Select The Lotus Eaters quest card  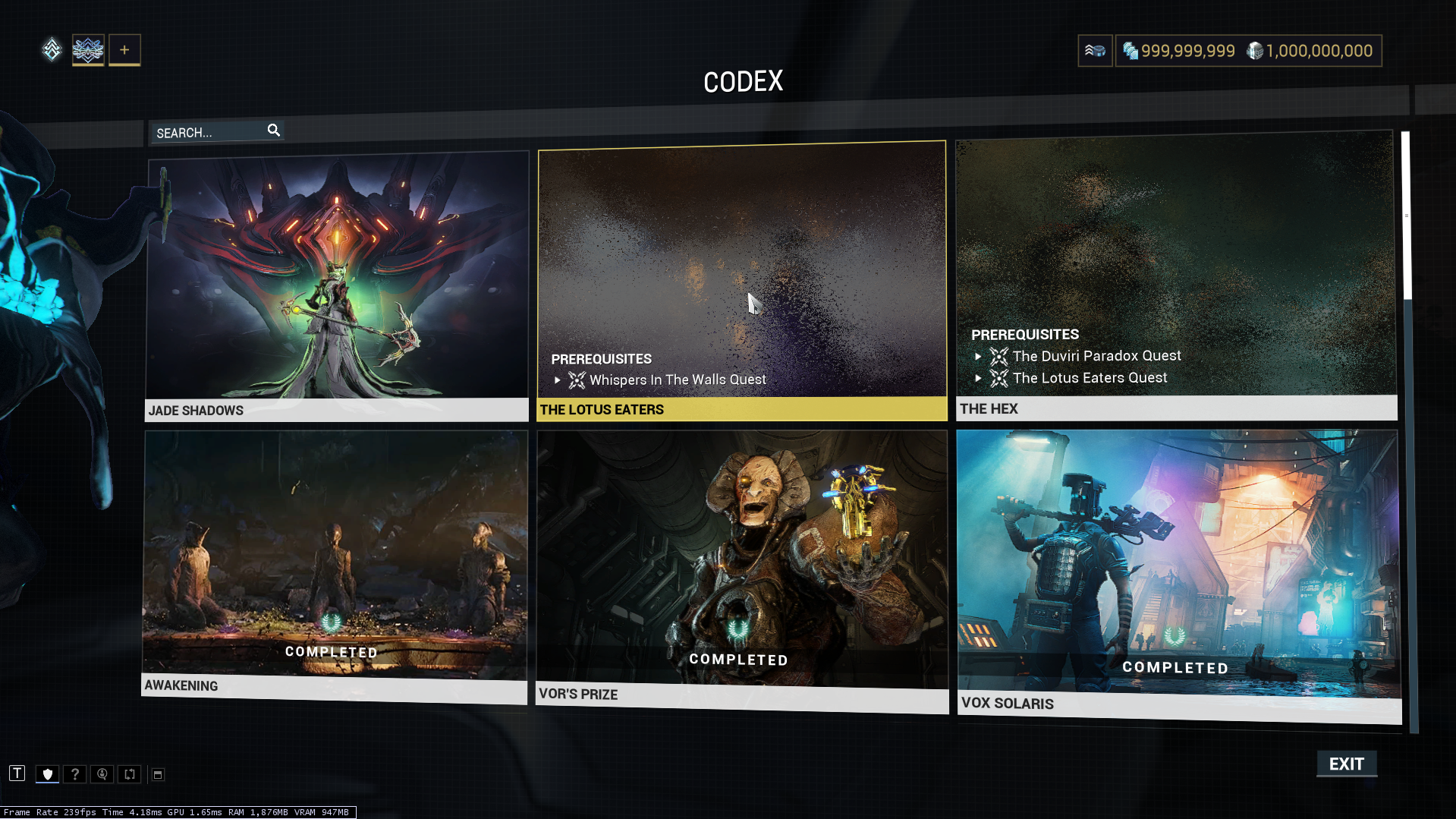point(741,279)
